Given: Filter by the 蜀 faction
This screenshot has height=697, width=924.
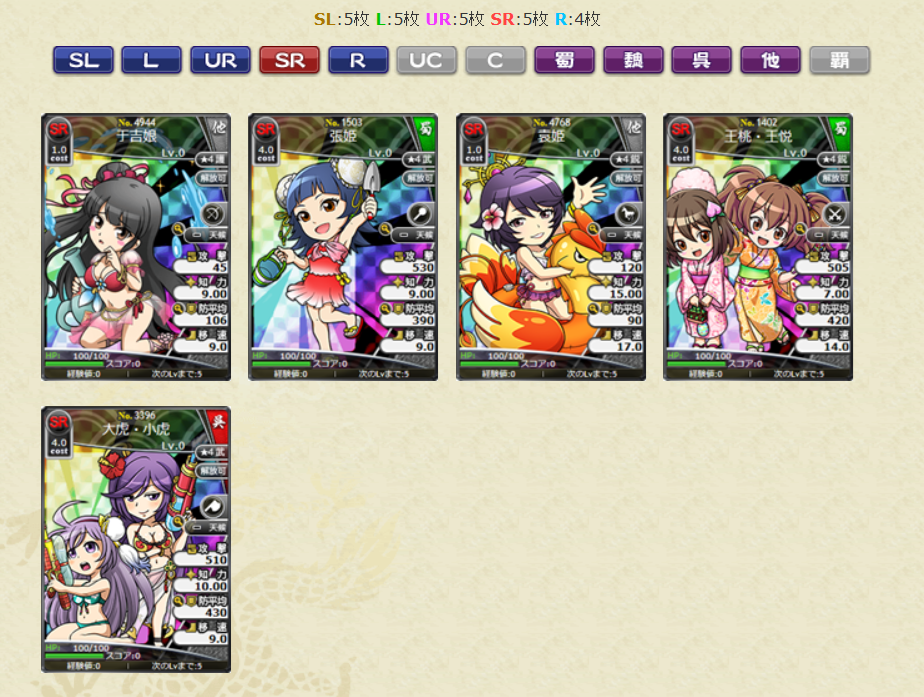Looking at the screenshot, I should coord(564,60).
